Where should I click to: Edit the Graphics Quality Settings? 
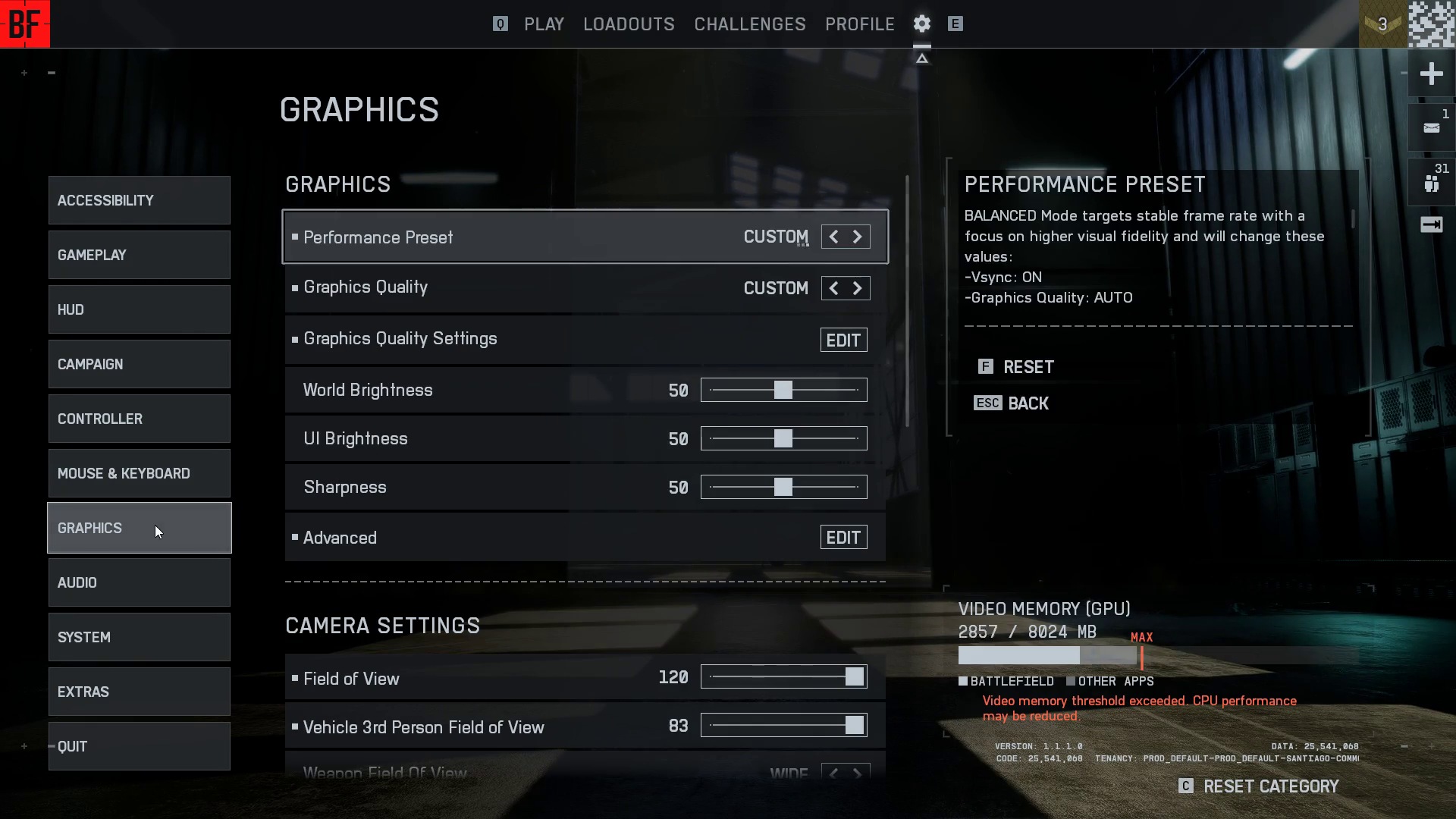[x=843, y=340]
